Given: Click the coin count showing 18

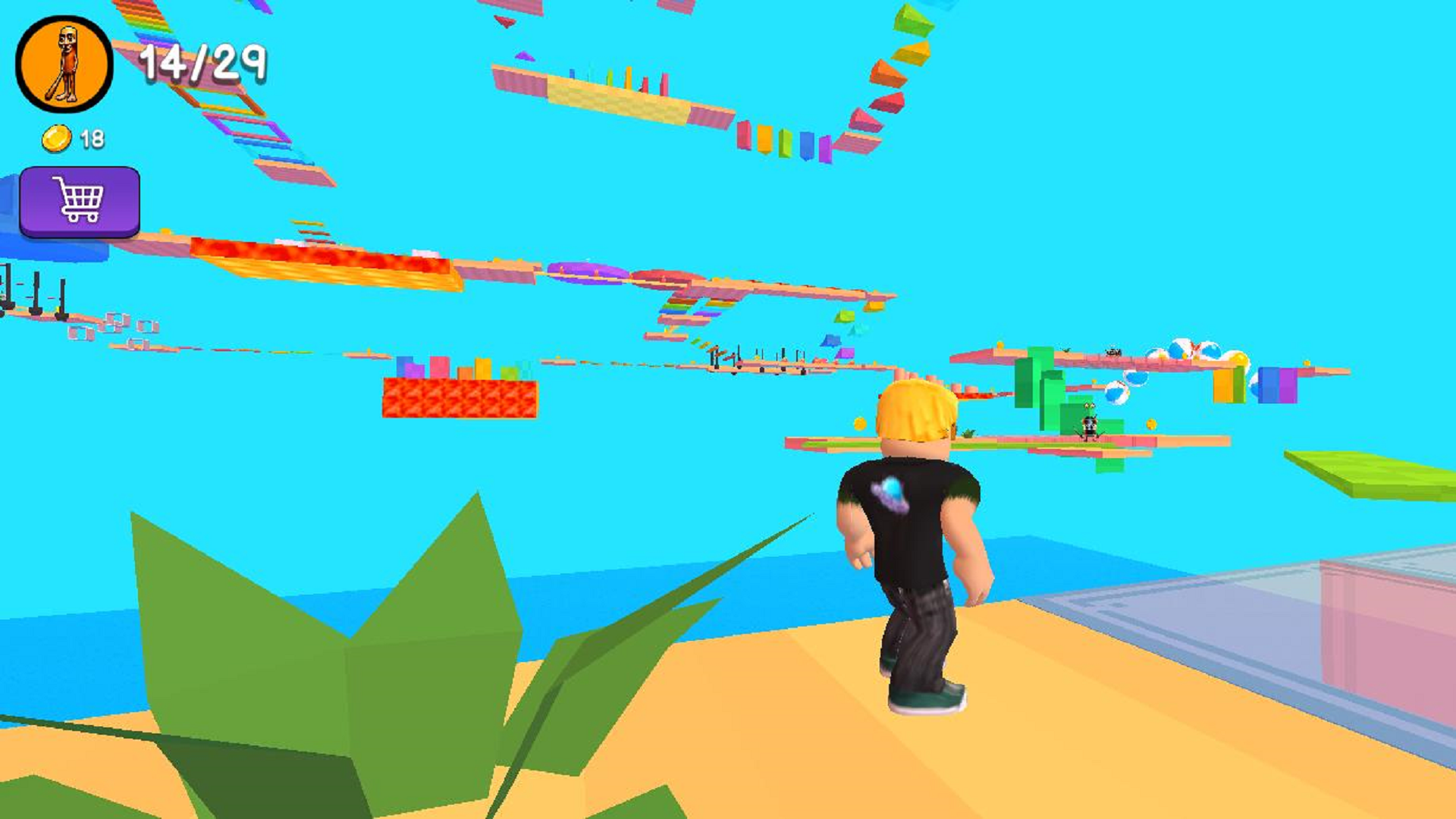Looking at the screenshot, I should coord(91,137).
